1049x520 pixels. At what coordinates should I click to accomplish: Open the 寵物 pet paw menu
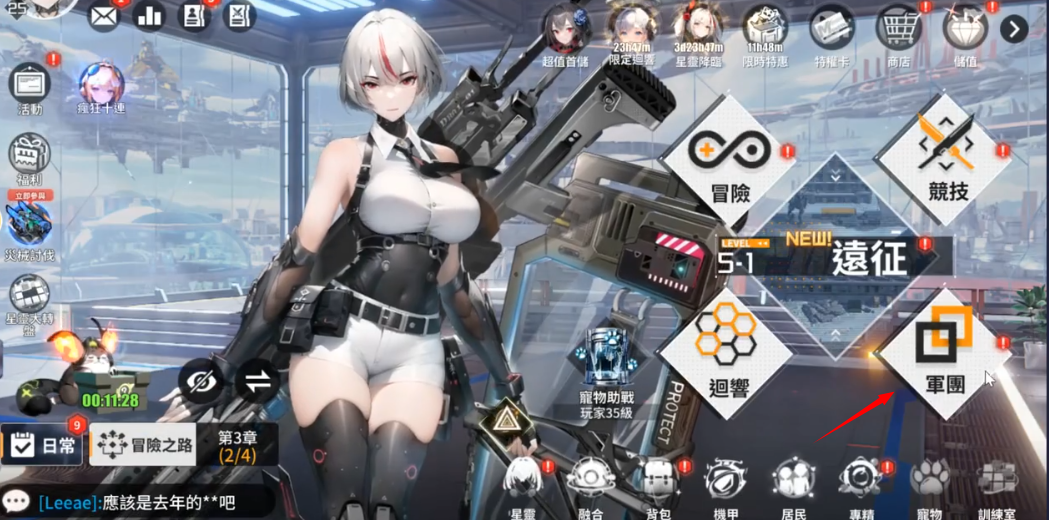coord(929,485)
